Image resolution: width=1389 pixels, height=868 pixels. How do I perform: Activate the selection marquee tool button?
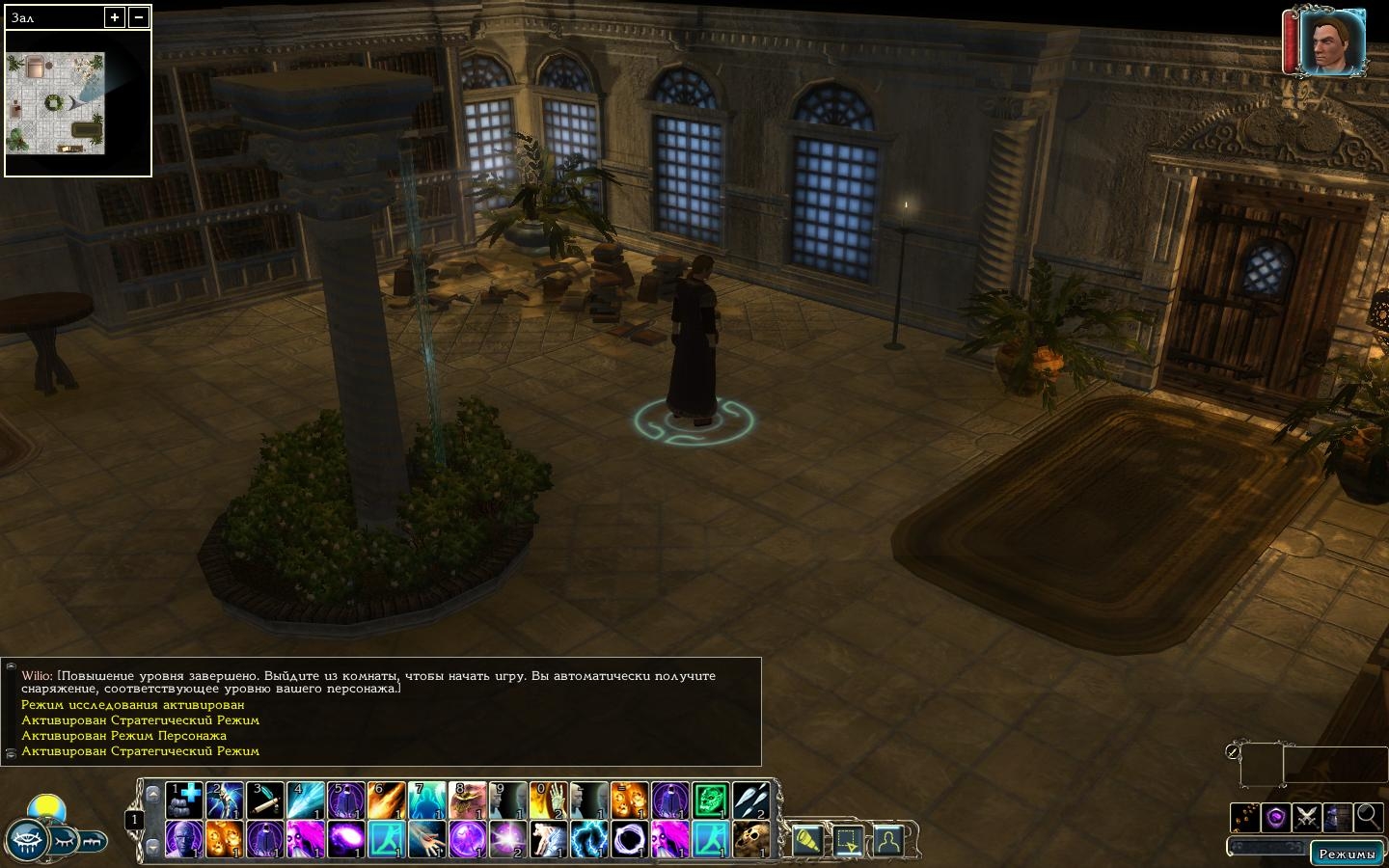click(x=848, y=842)
